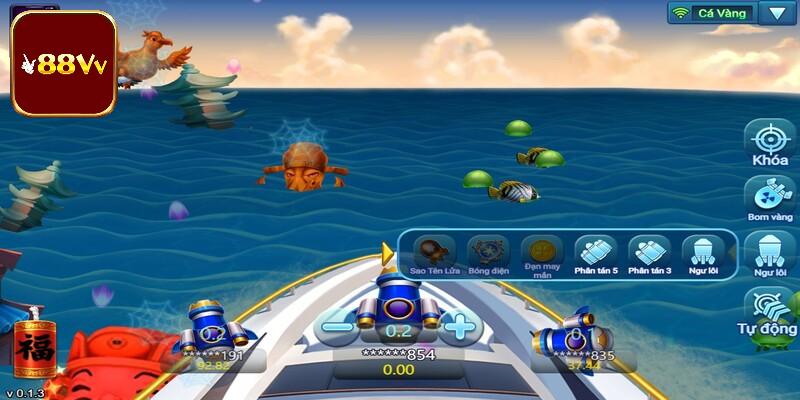Screen dimensions: 800x400
Task: Use the Bom vàng bomb skill
Action: pos(770,196)
